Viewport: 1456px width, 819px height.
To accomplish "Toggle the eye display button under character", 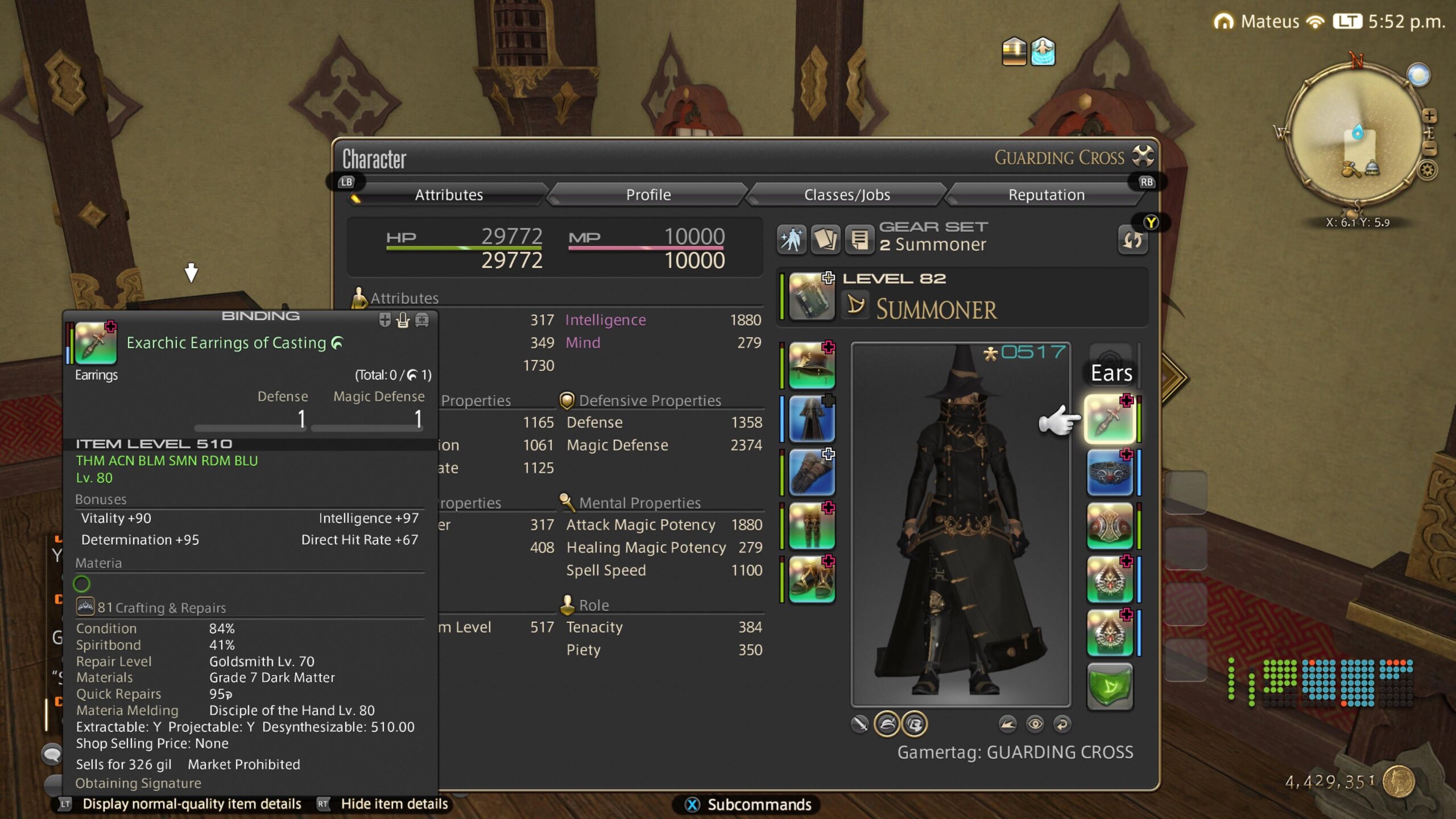I will [1035, 724].
